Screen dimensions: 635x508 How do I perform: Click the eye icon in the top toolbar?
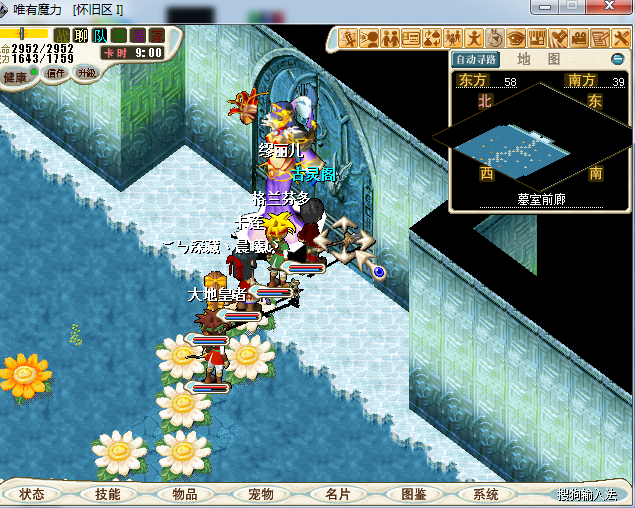click(516, 39)
